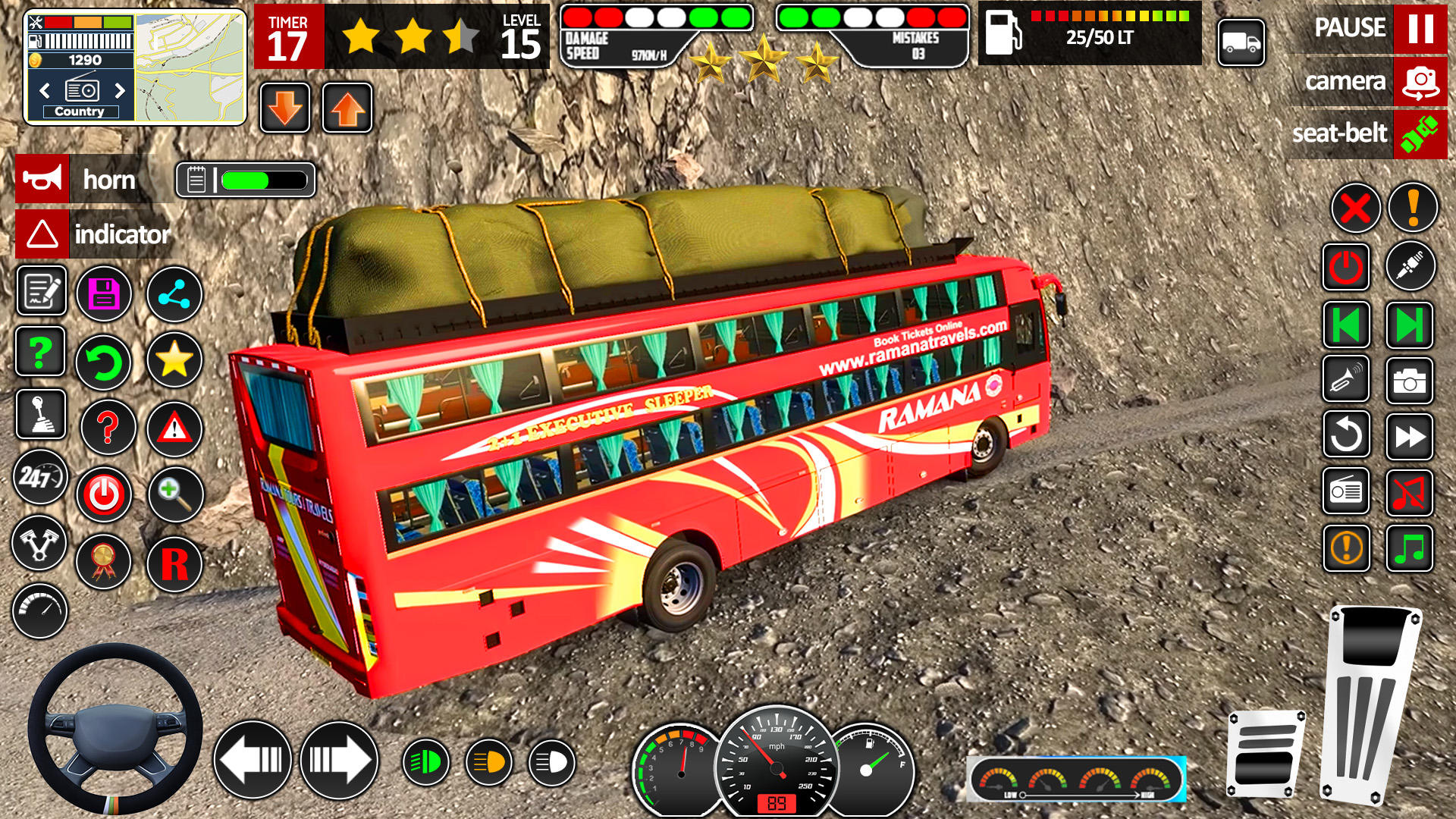The width and height of the screenshot is (1456, 819).
Task: Open the share icon
Action: (x=174, y=294)
